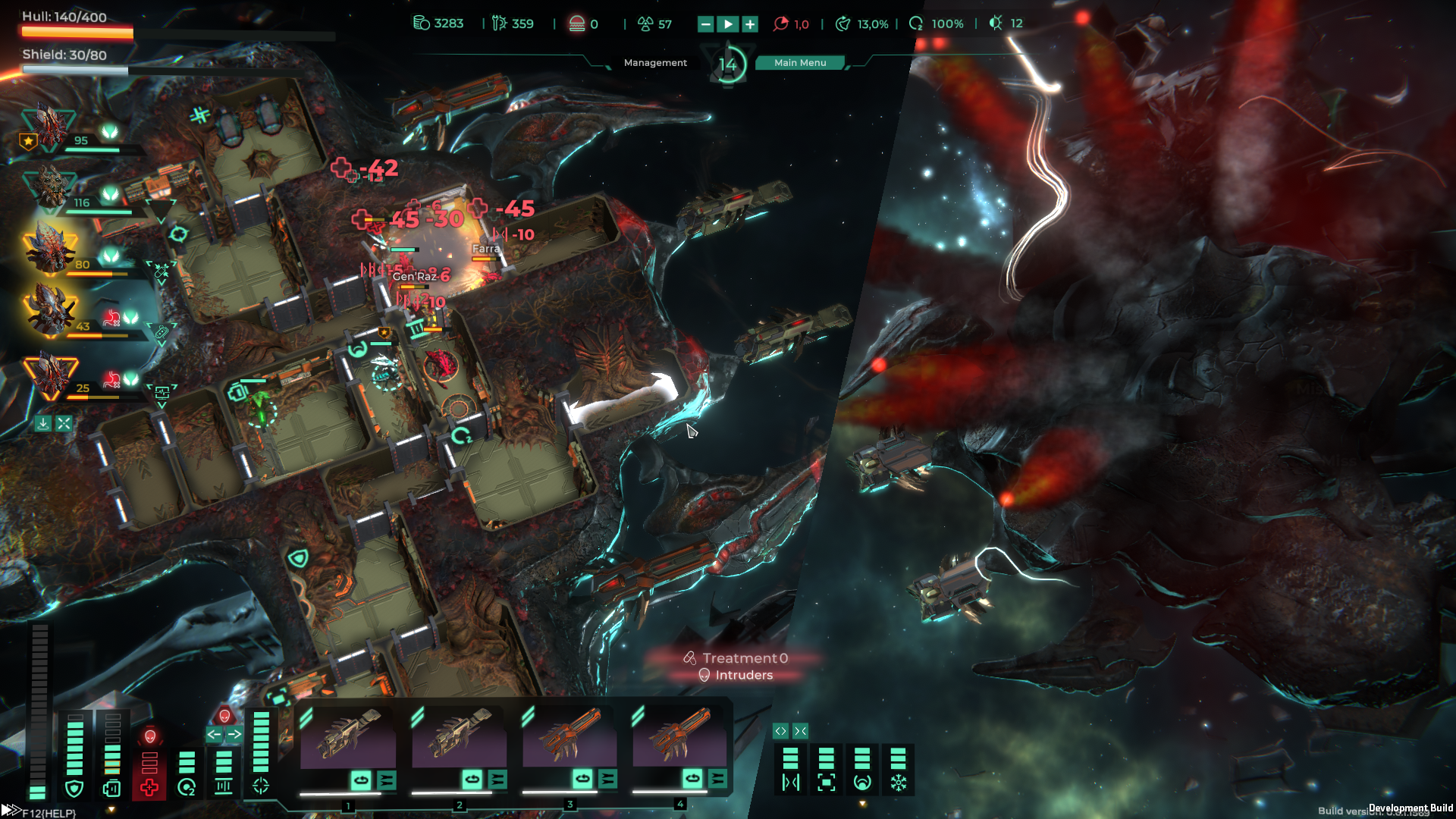Select the crew member with 25 health

pos(49,373)
